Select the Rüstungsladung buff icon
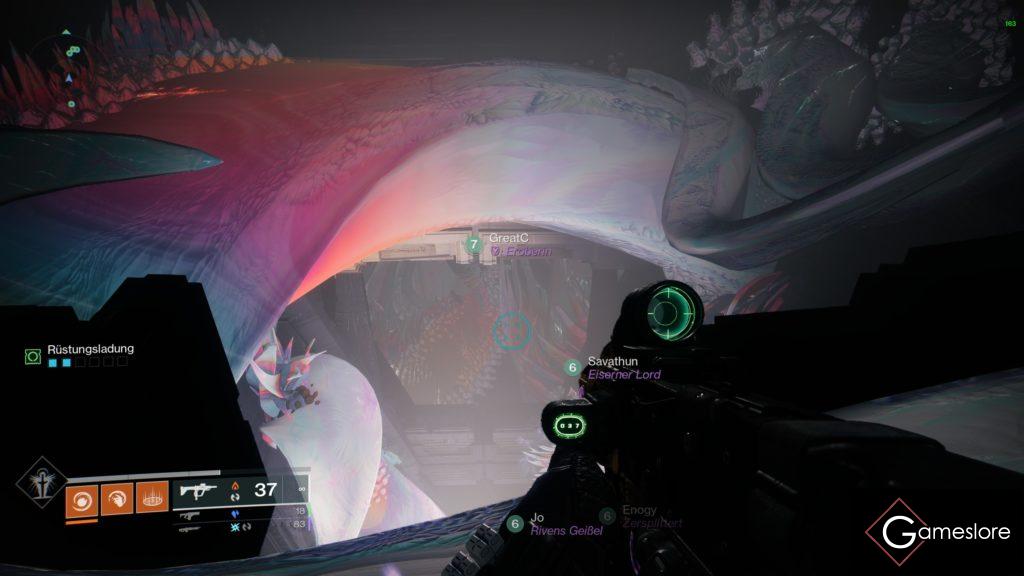 [33, 355]
